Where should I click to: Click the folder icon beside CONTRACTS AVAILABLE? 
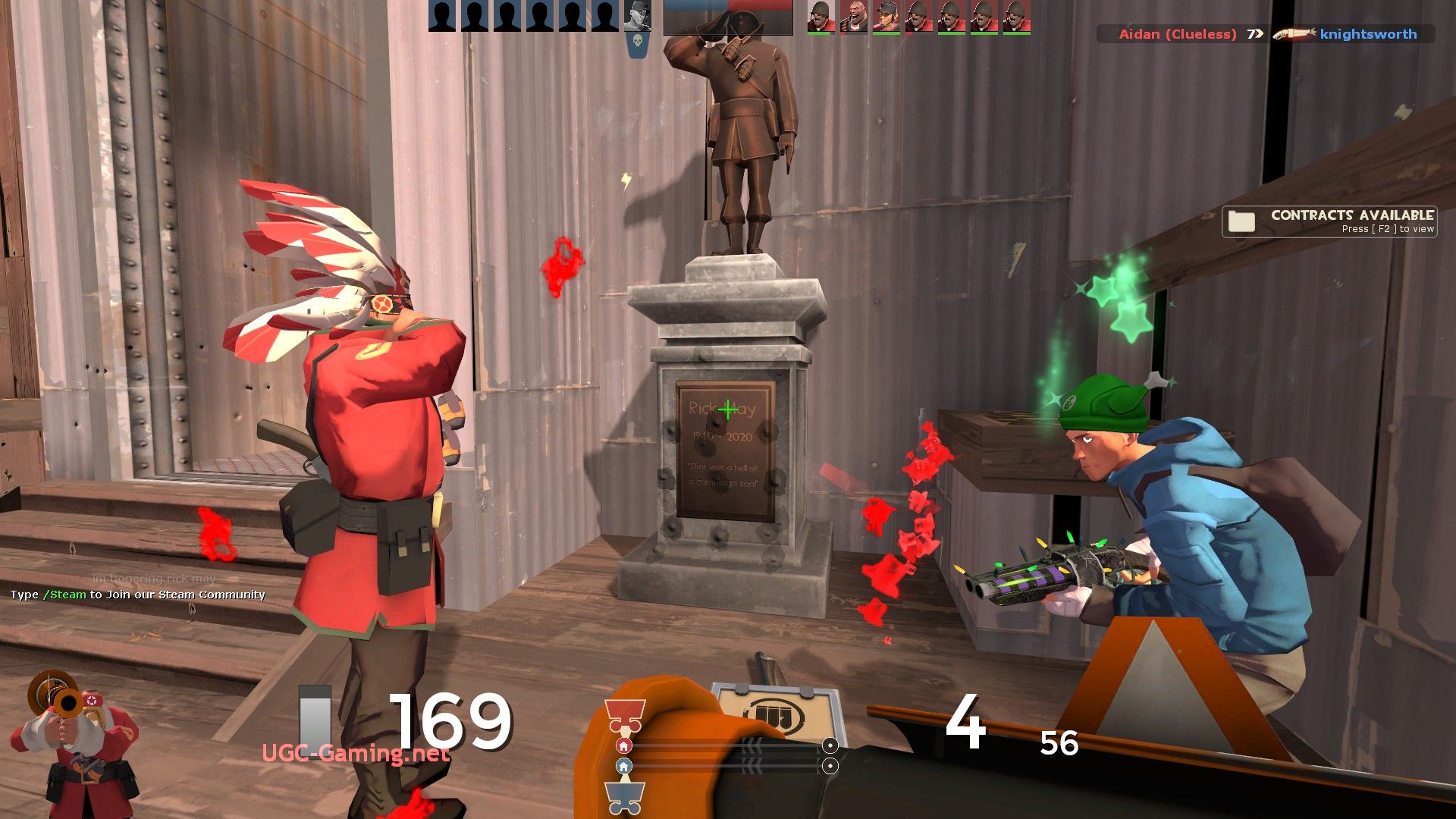coord(1240,221)
